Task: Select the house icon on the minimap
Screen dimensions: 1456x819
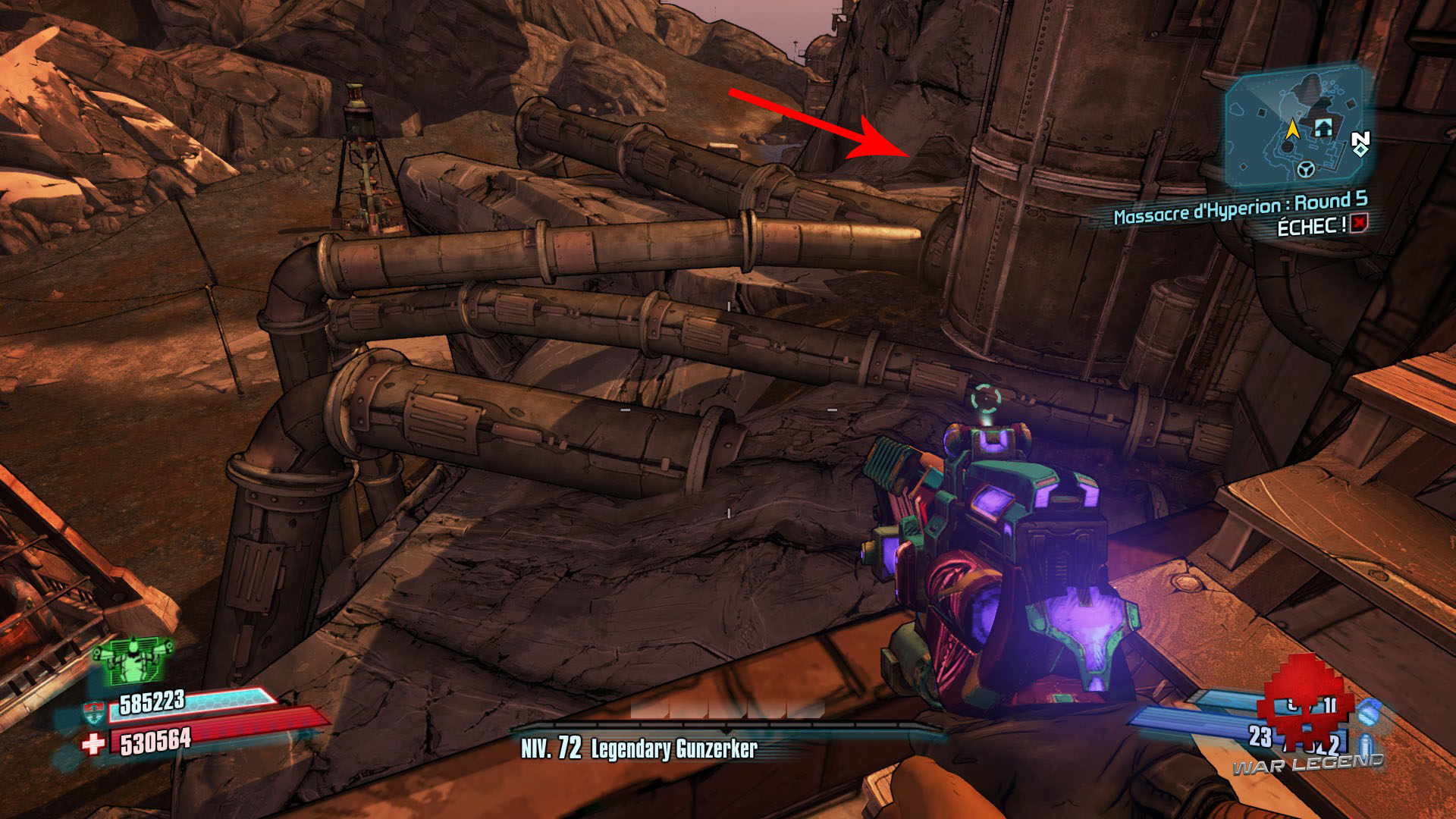Action: (1323, 127)
